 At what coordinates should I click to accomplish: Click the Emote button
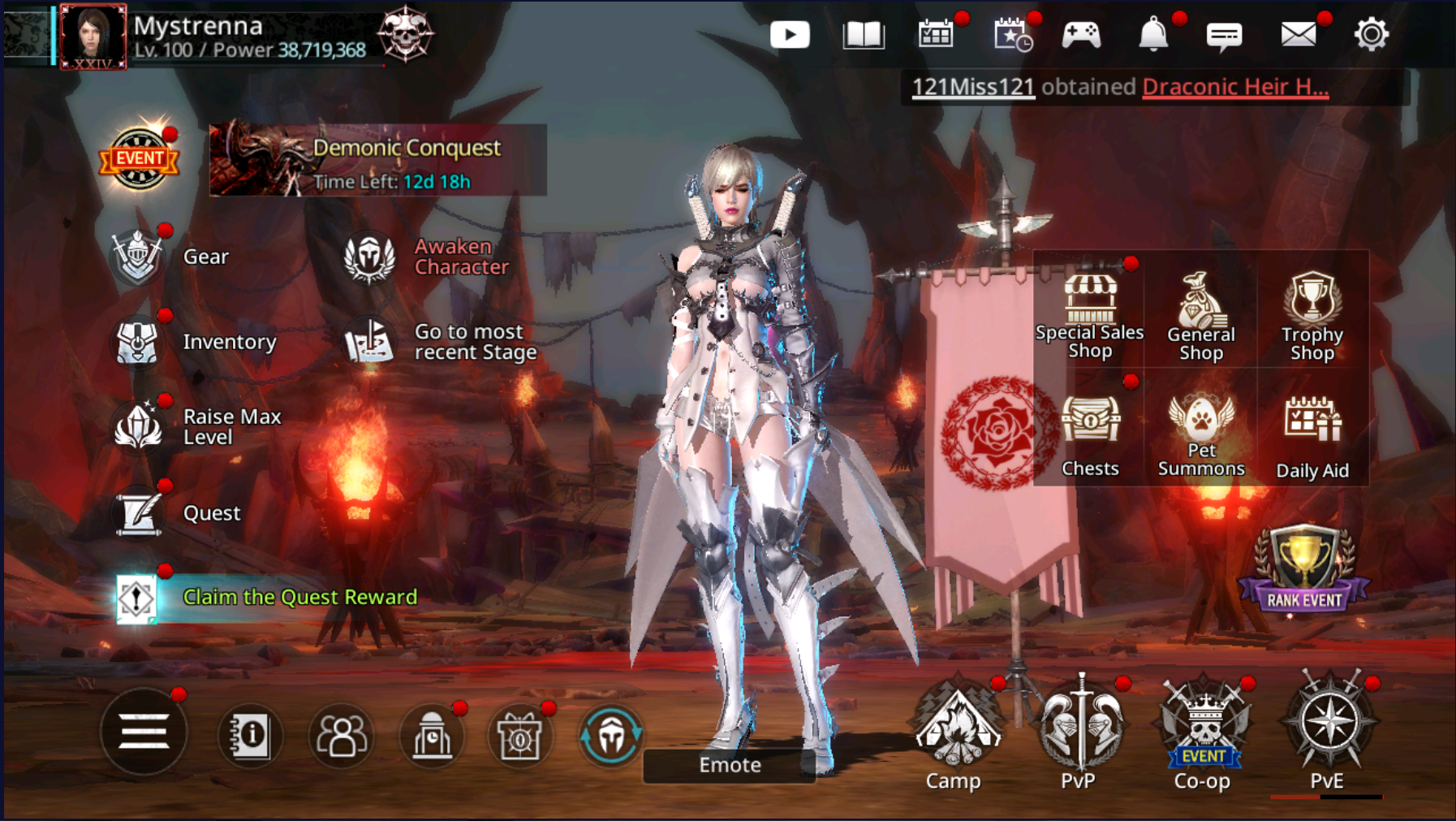tap(730, 765)
